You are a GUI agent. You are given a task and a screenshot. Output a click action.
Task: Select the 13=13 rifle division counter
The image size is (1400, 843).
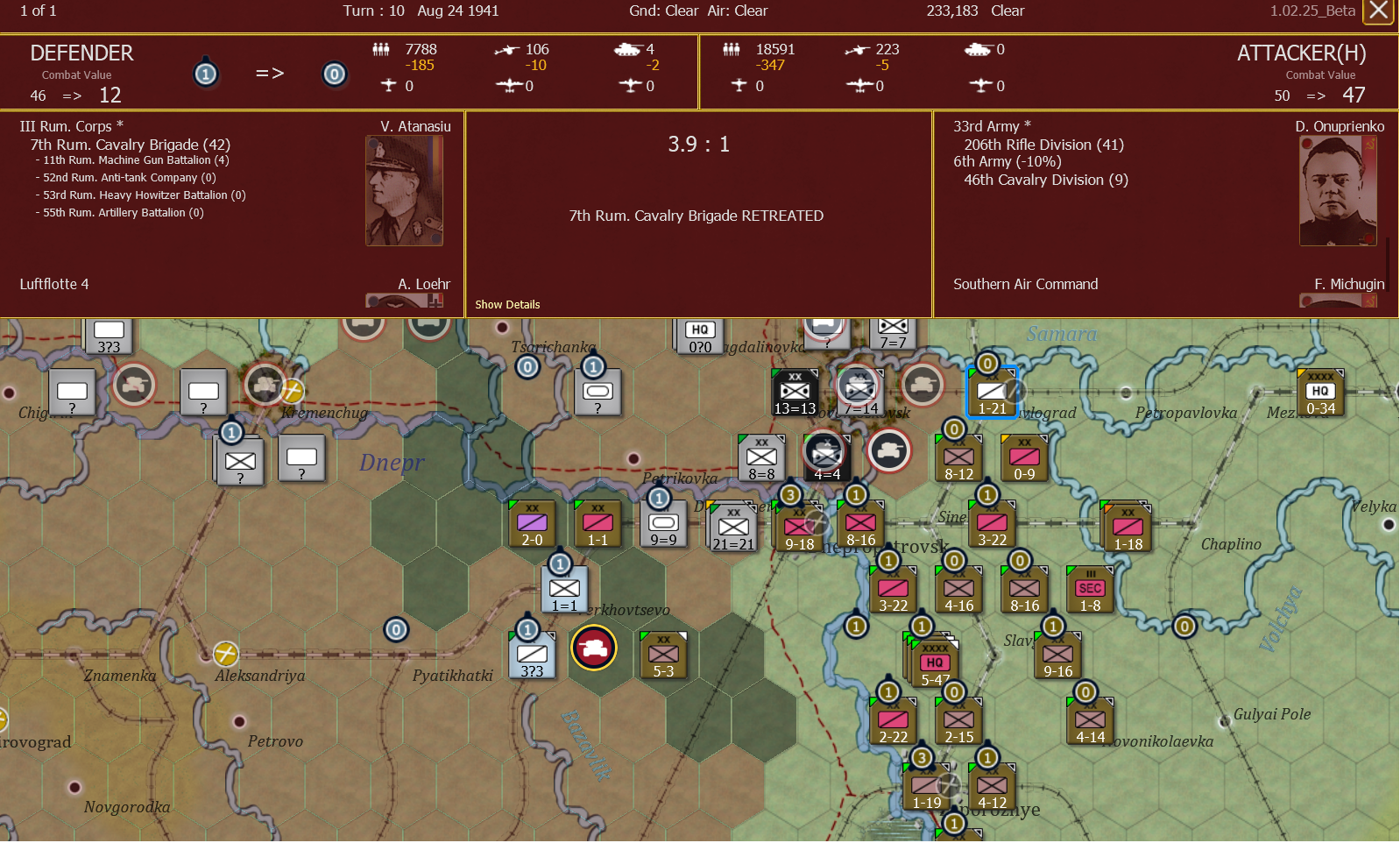[x=793, y=392]
